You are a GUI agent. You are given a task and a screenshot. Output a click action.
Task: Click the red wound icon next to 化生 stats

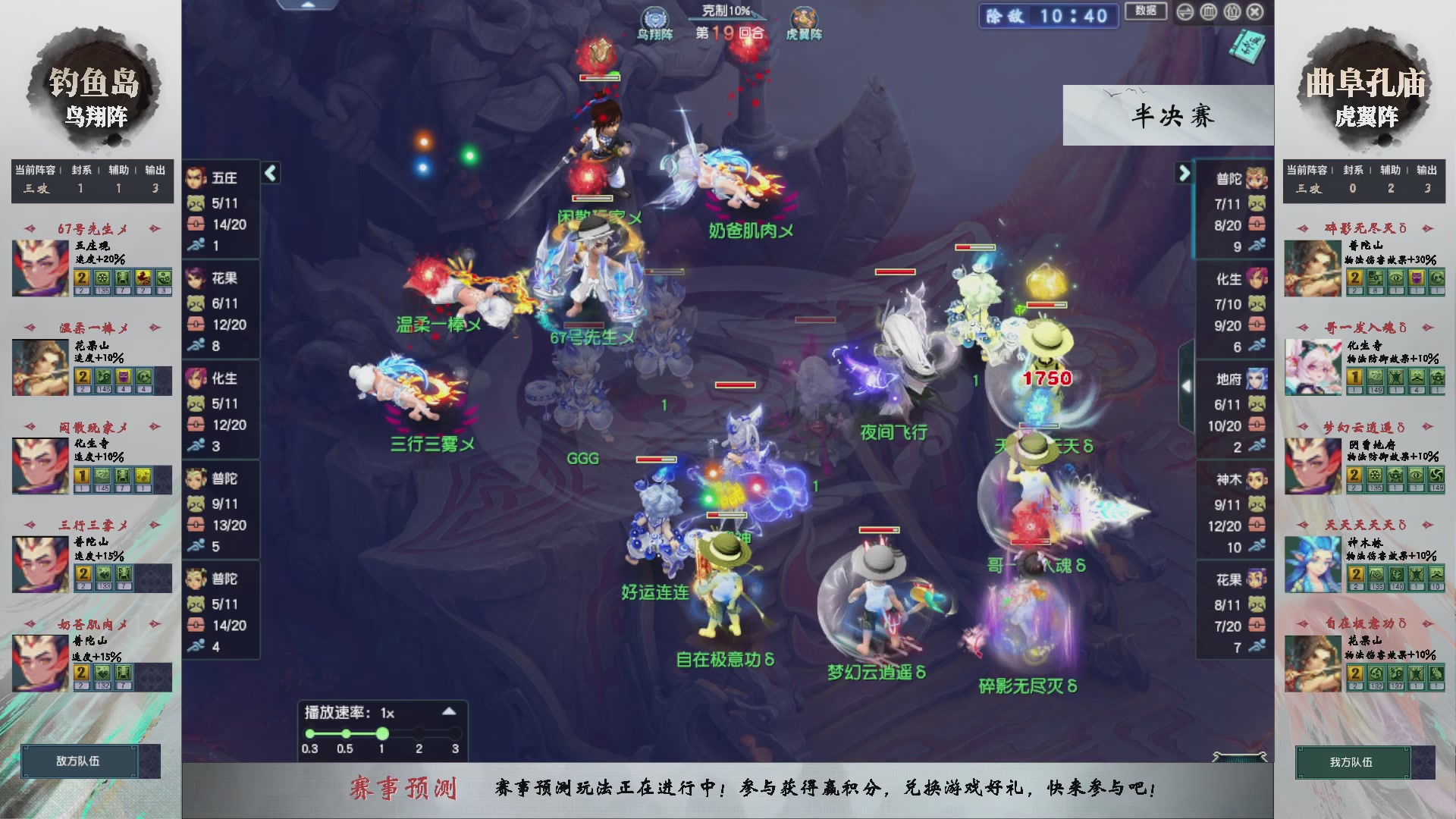pyautogui.click(x=197, y=425)
